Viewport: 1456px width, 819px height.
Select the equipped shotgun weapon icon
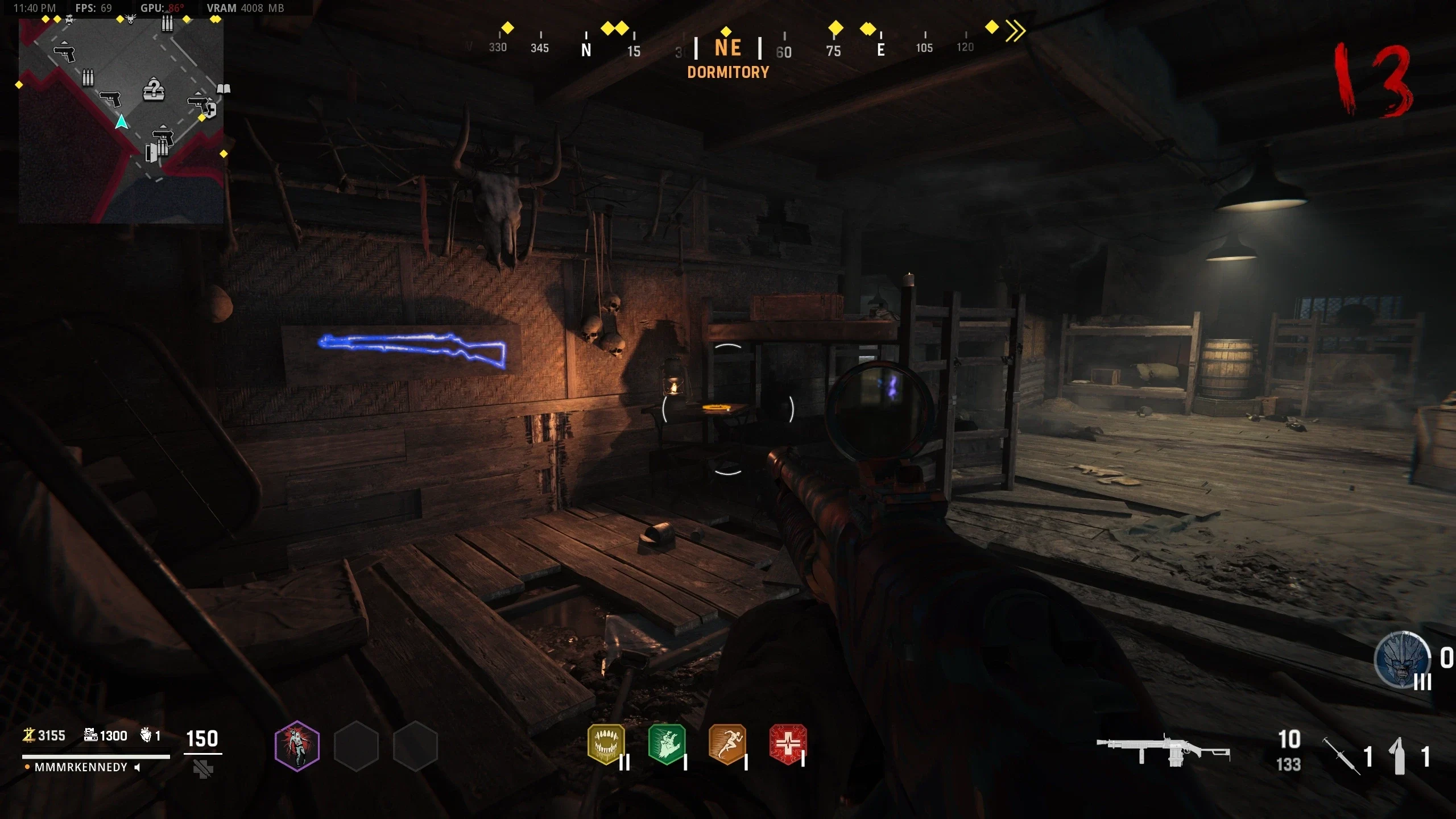(1163, 752)
